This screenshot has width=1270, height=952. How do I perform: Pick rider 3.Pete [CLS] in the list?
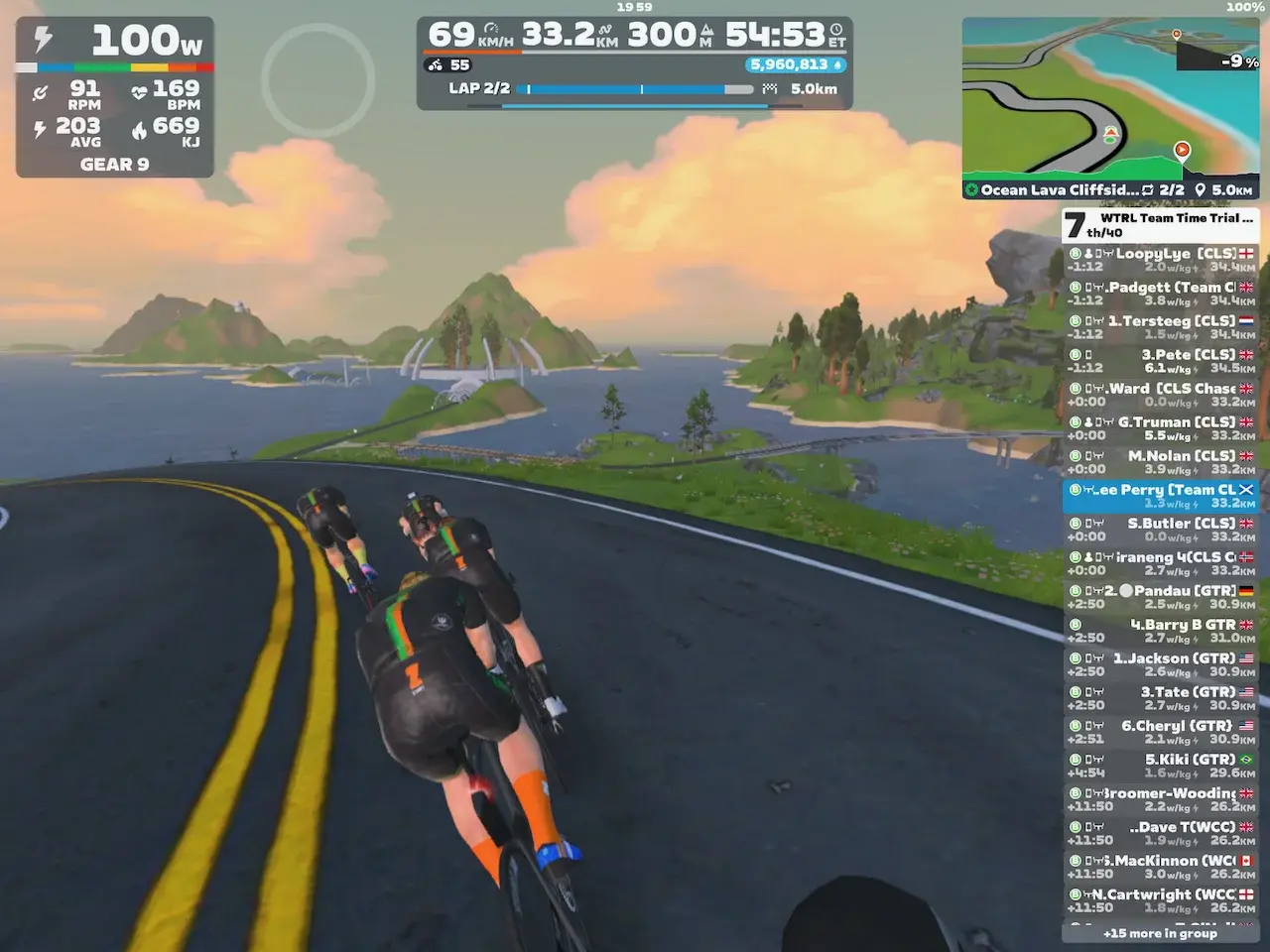click(x=1161, y=361)
